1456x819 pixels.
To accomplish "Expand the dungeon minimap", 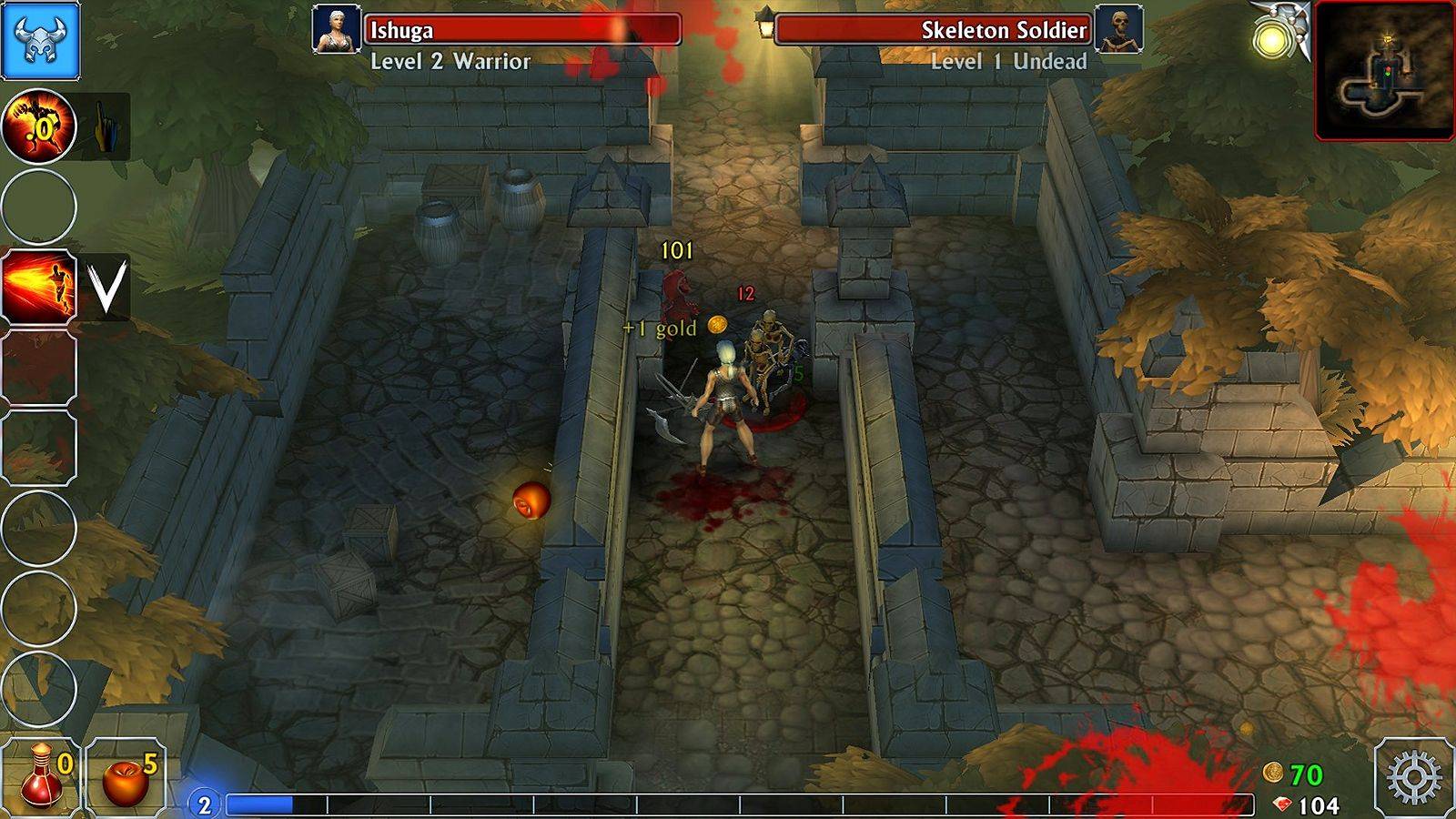I will tap(1383, 71).
